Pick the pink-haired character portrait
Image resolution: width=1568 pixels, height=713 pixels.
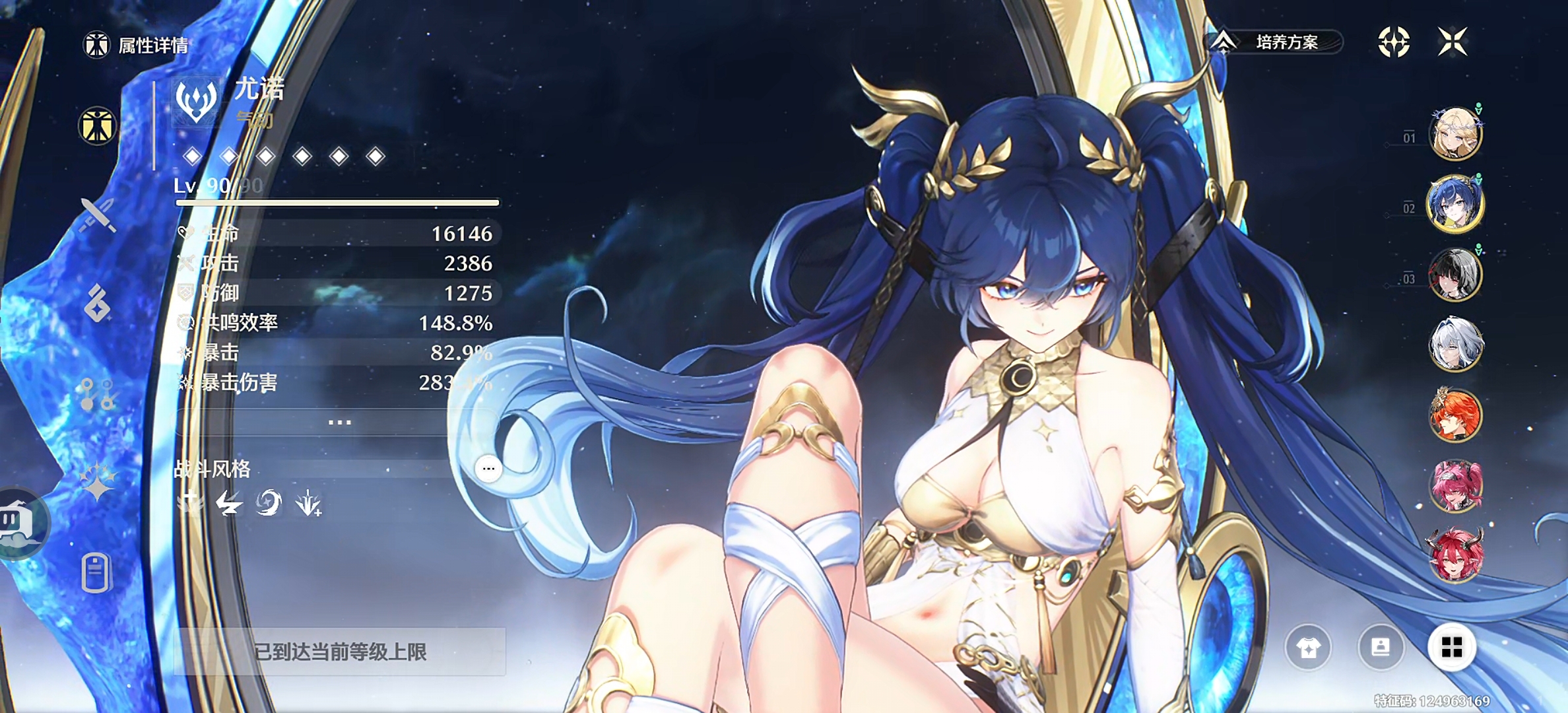[x=1455, y=486]
